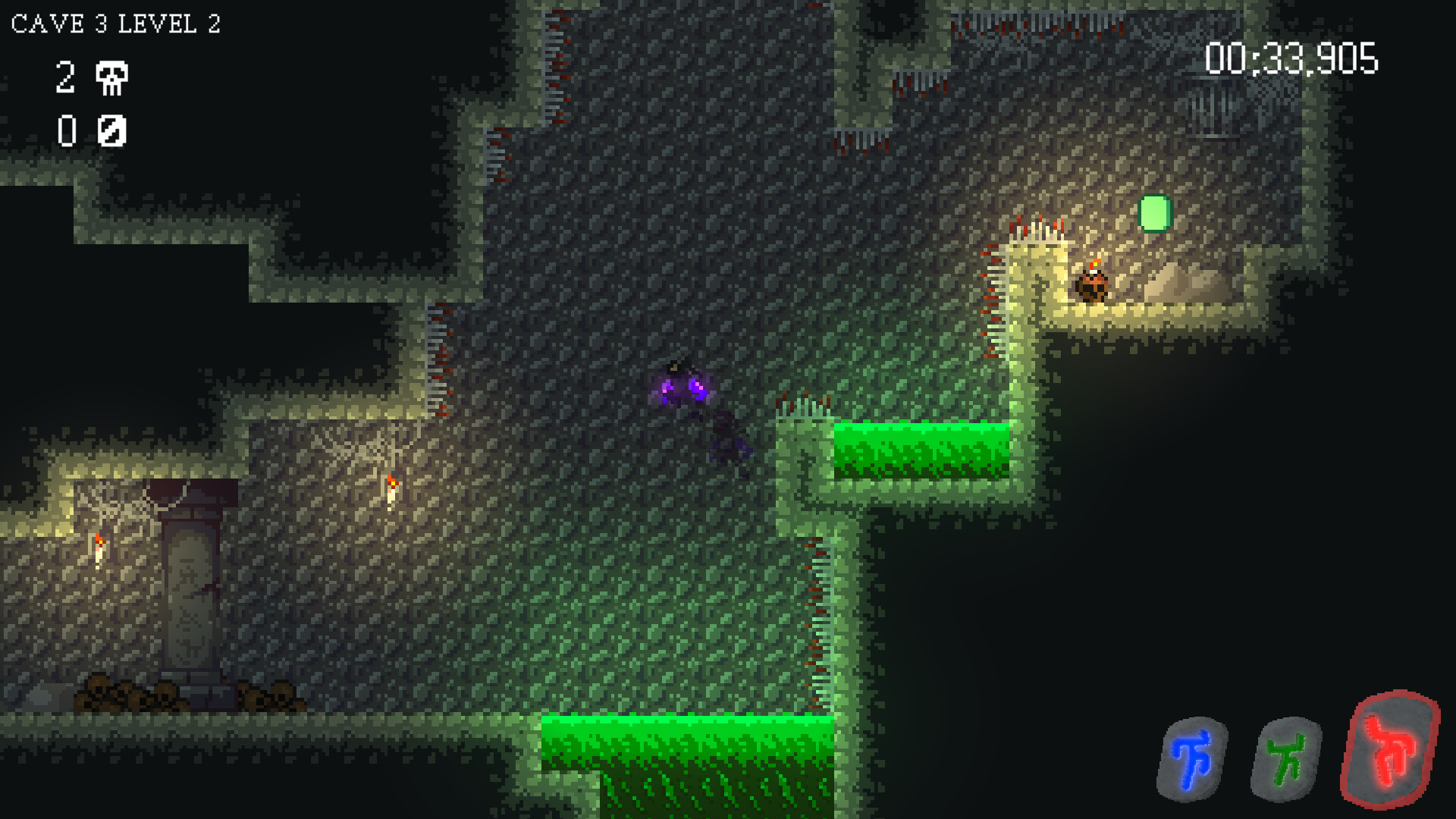The height and width of the screenshot is (819, 1456).
Task: Click the round bomb enemy on the ledge
Action: [1090, 287]
